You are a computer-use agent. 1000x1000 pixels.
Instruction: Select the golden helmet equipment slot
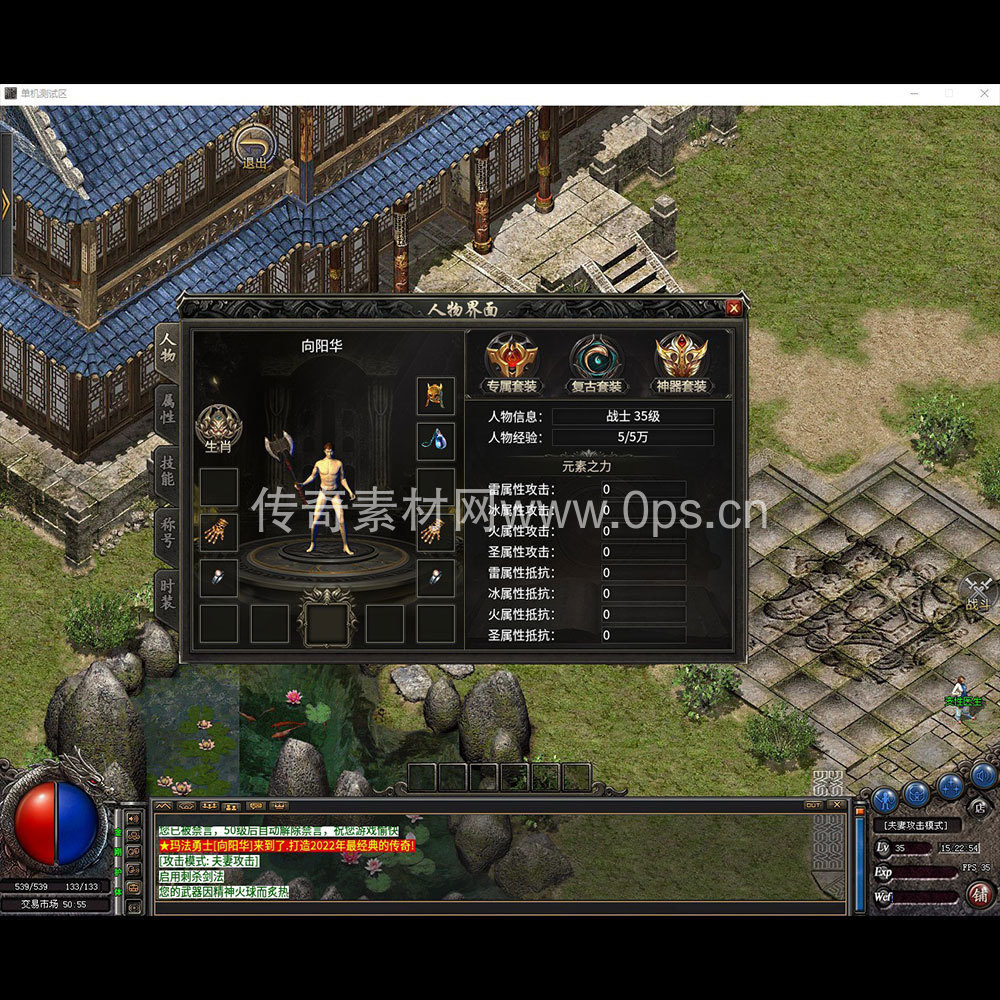pos(435,396)
